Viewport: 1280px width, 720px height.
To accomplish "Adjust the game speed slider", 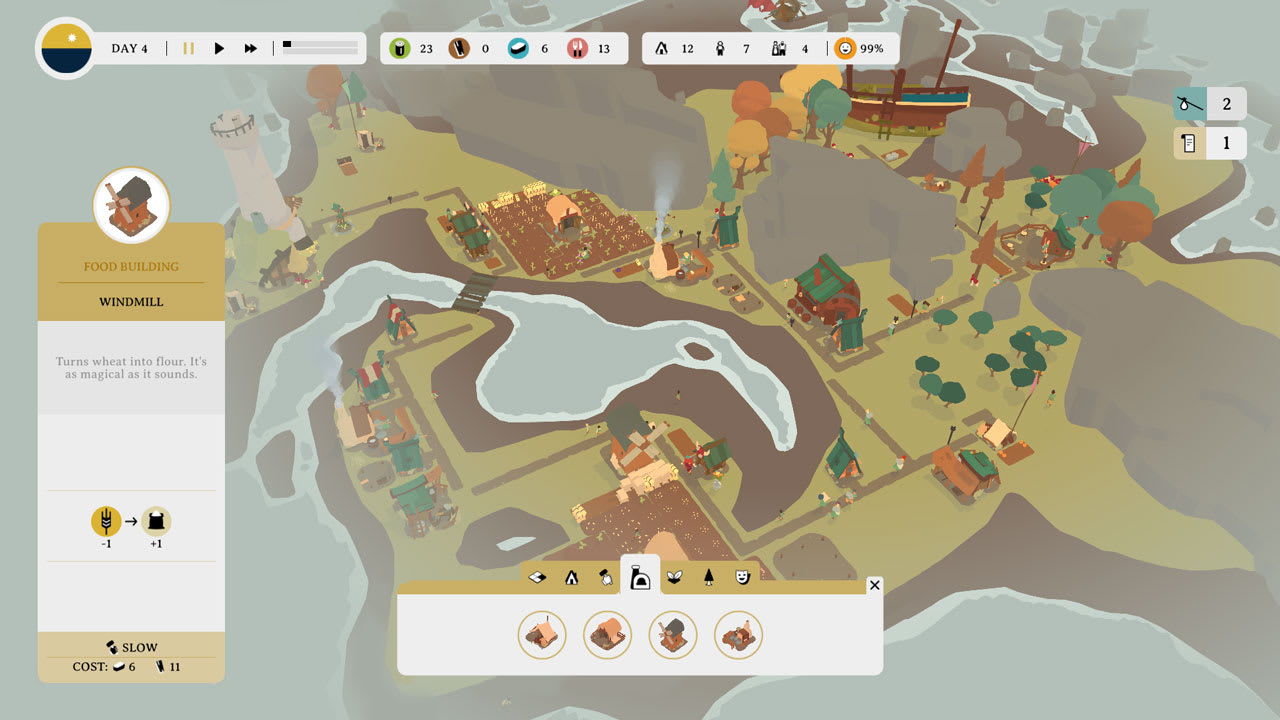I will [x=320, y=45].
